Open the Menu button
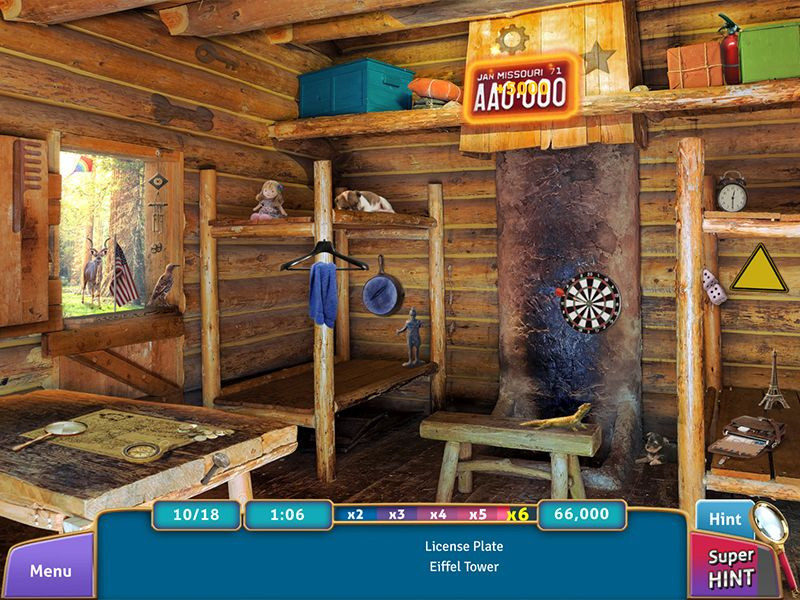Screen dimensions: 800x600 (x=48, y=571)
